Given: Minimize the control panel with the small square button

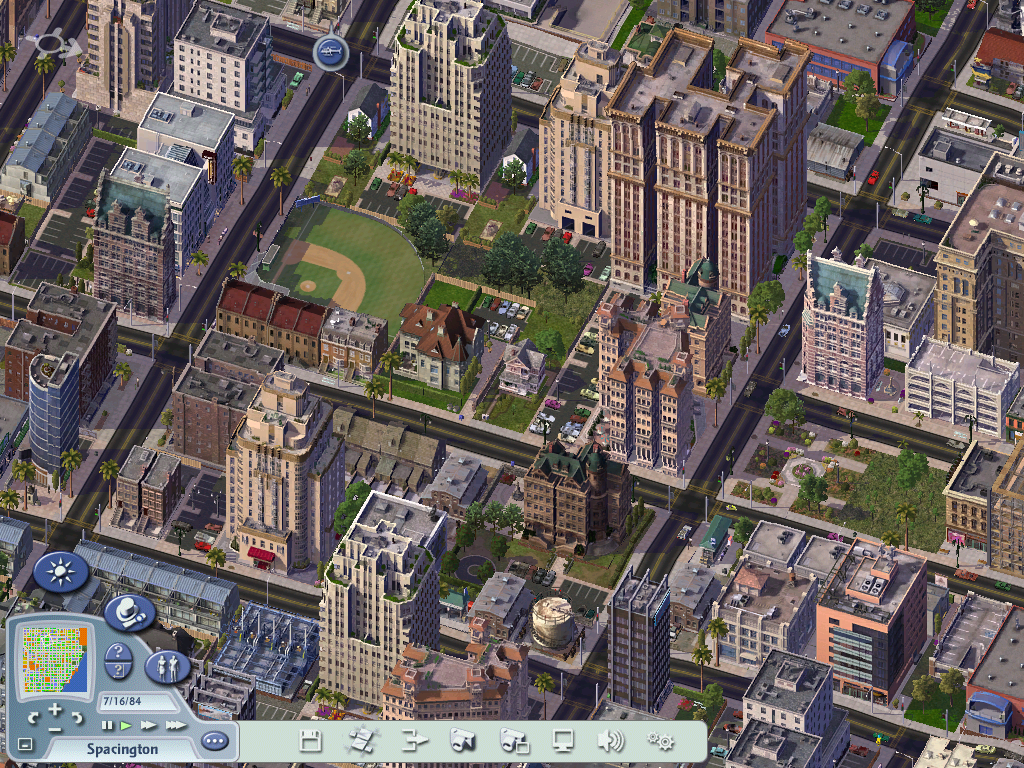Looking at the screenshot, I should click(25, 745).
